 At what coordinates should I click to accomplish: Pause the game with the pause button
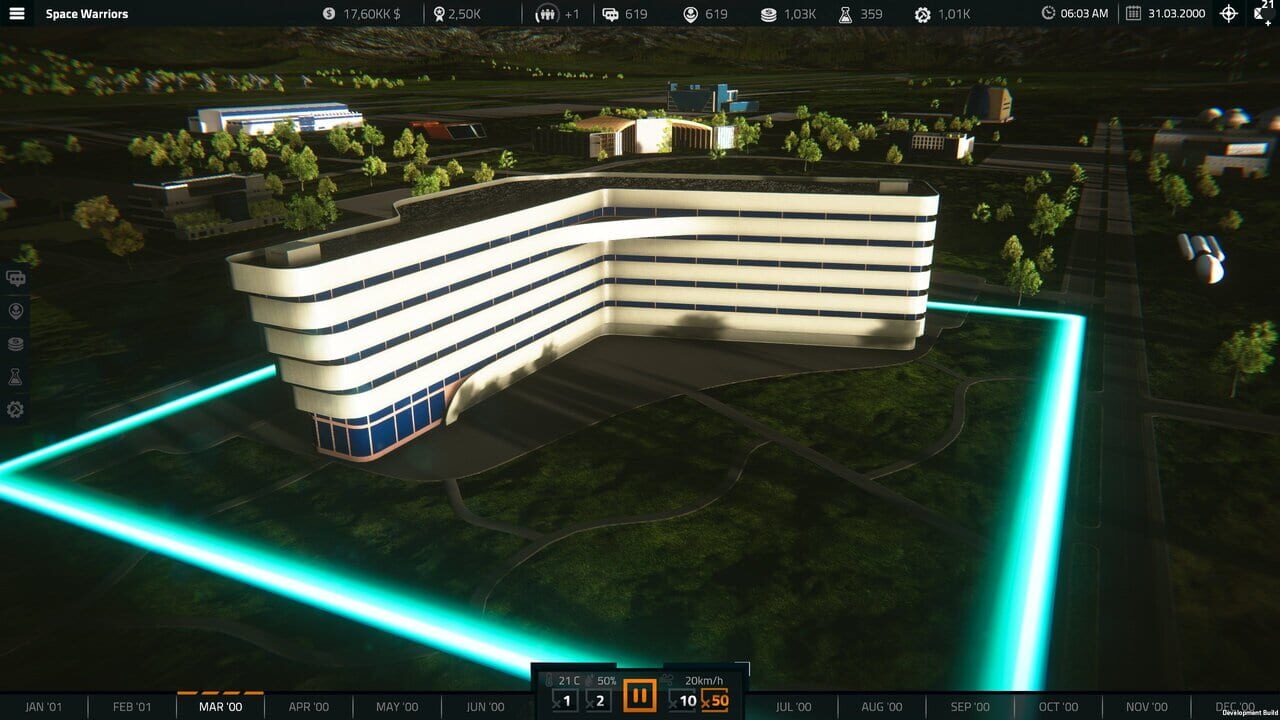click(639, 699)
